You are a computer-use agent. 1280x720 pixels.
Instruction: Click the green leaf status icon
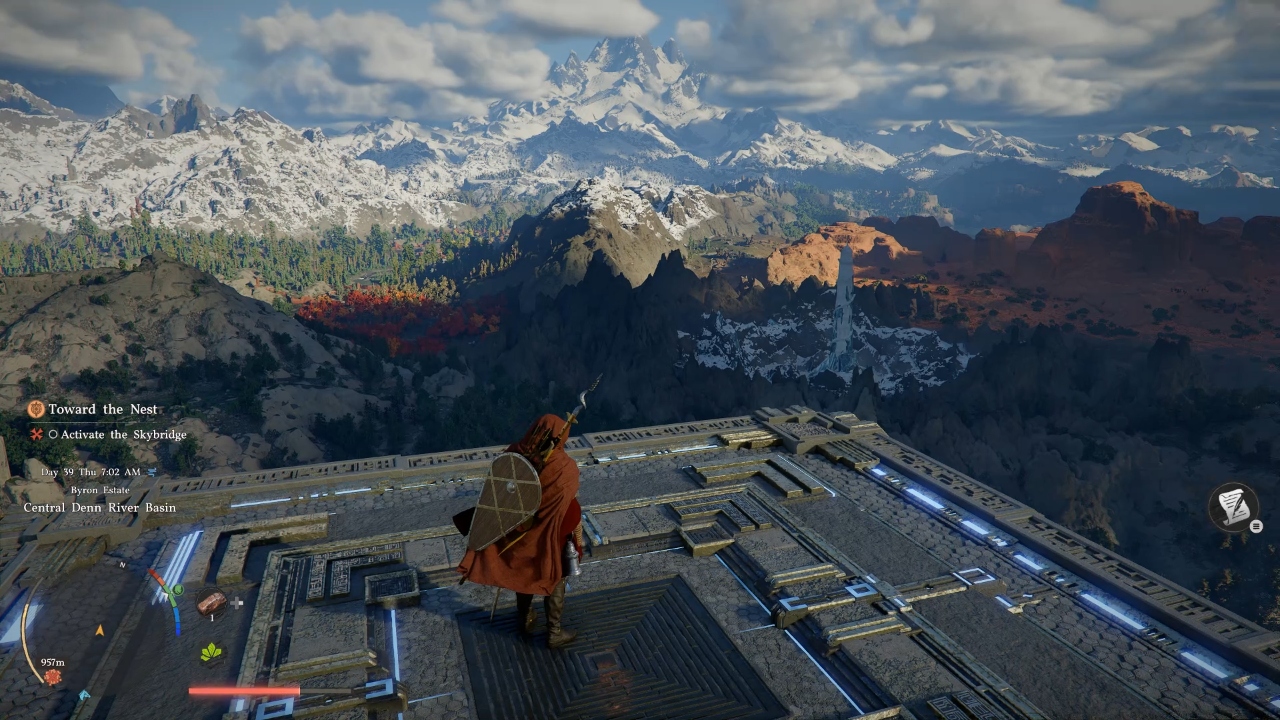coord(211,652)
